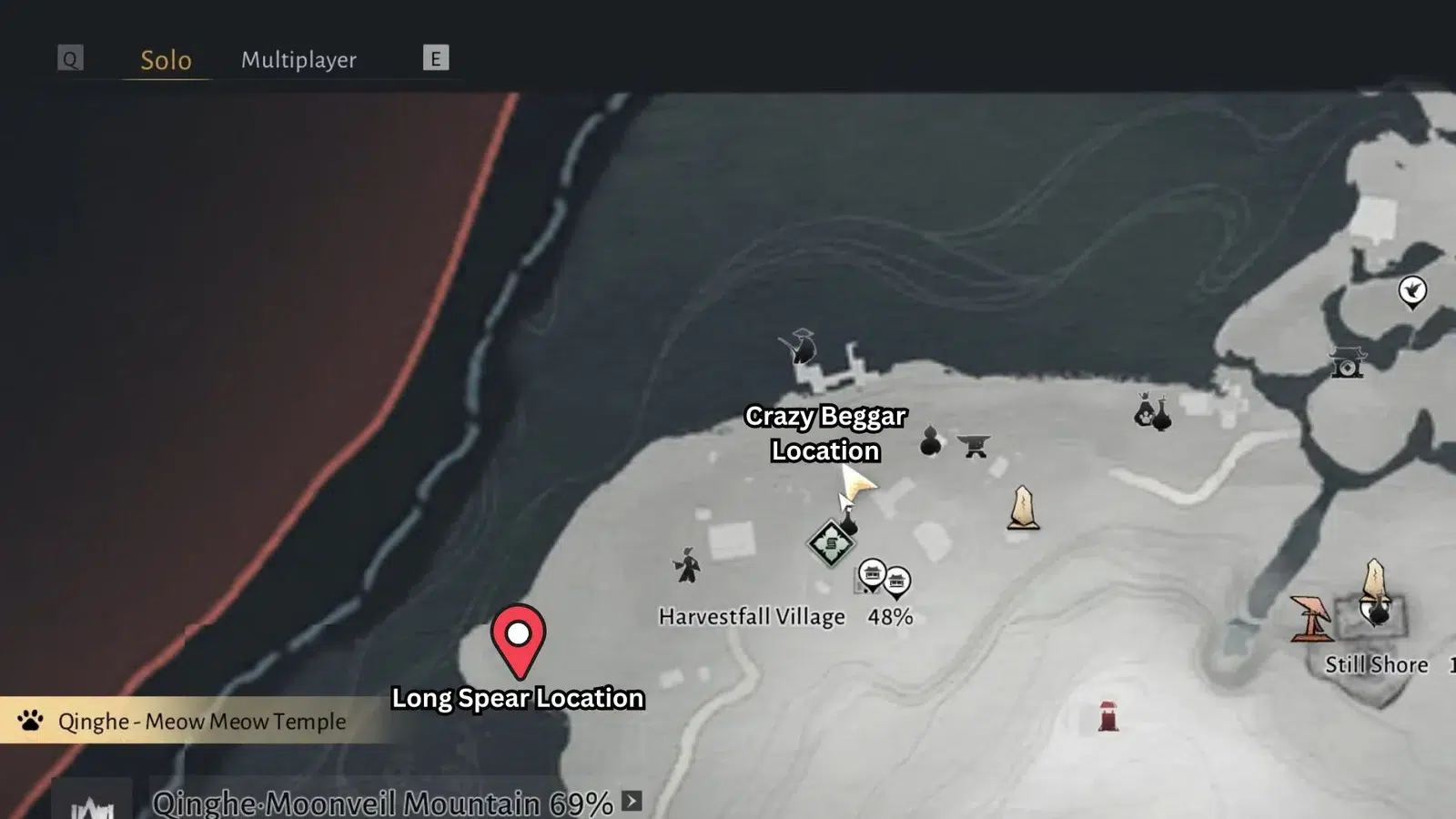
Task: Select the red stone lantern marker
Action: (1107, 716)
